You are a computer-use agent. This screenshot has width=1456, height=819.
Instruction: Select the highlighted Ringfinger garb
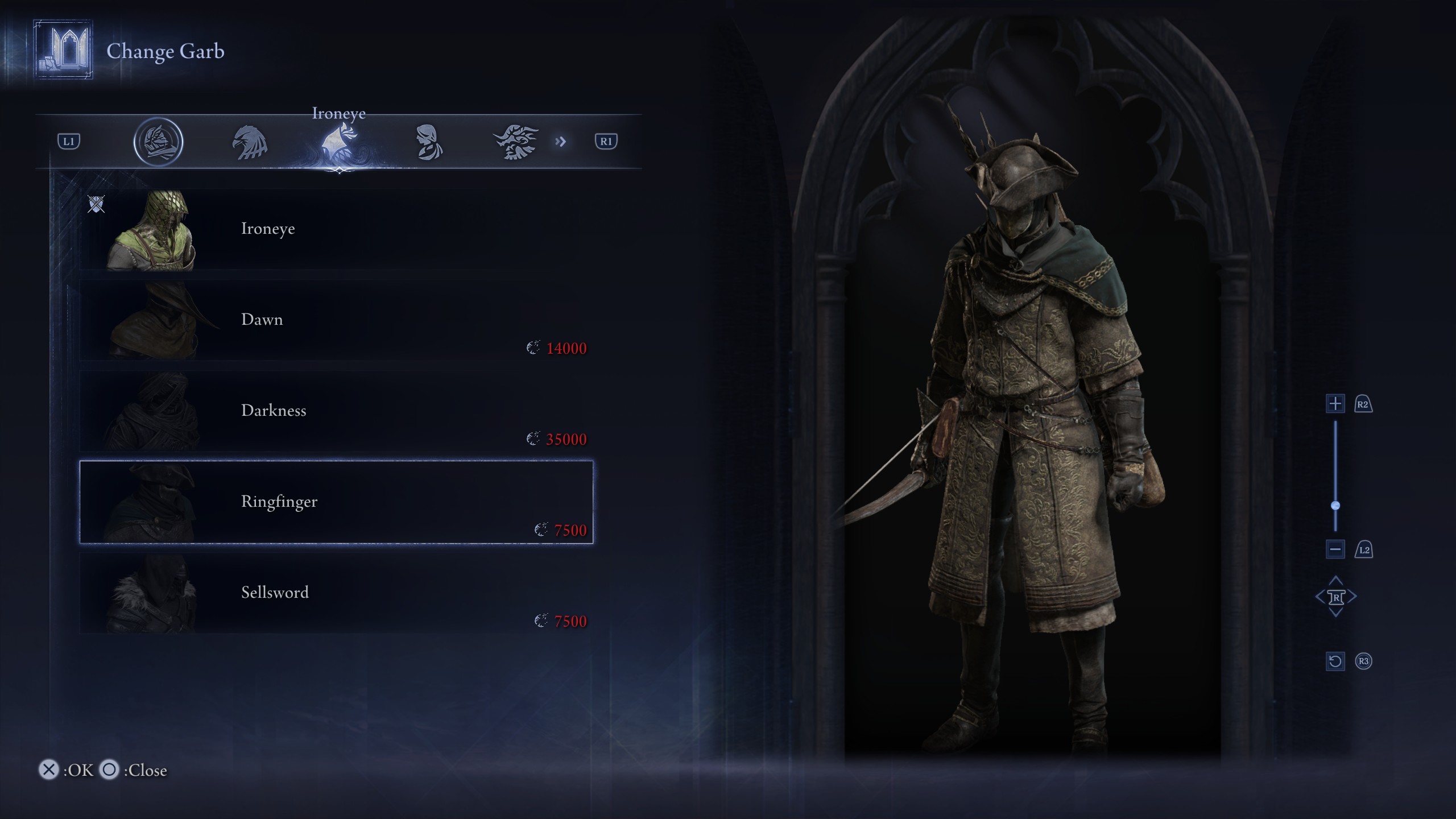coord(336,502)
